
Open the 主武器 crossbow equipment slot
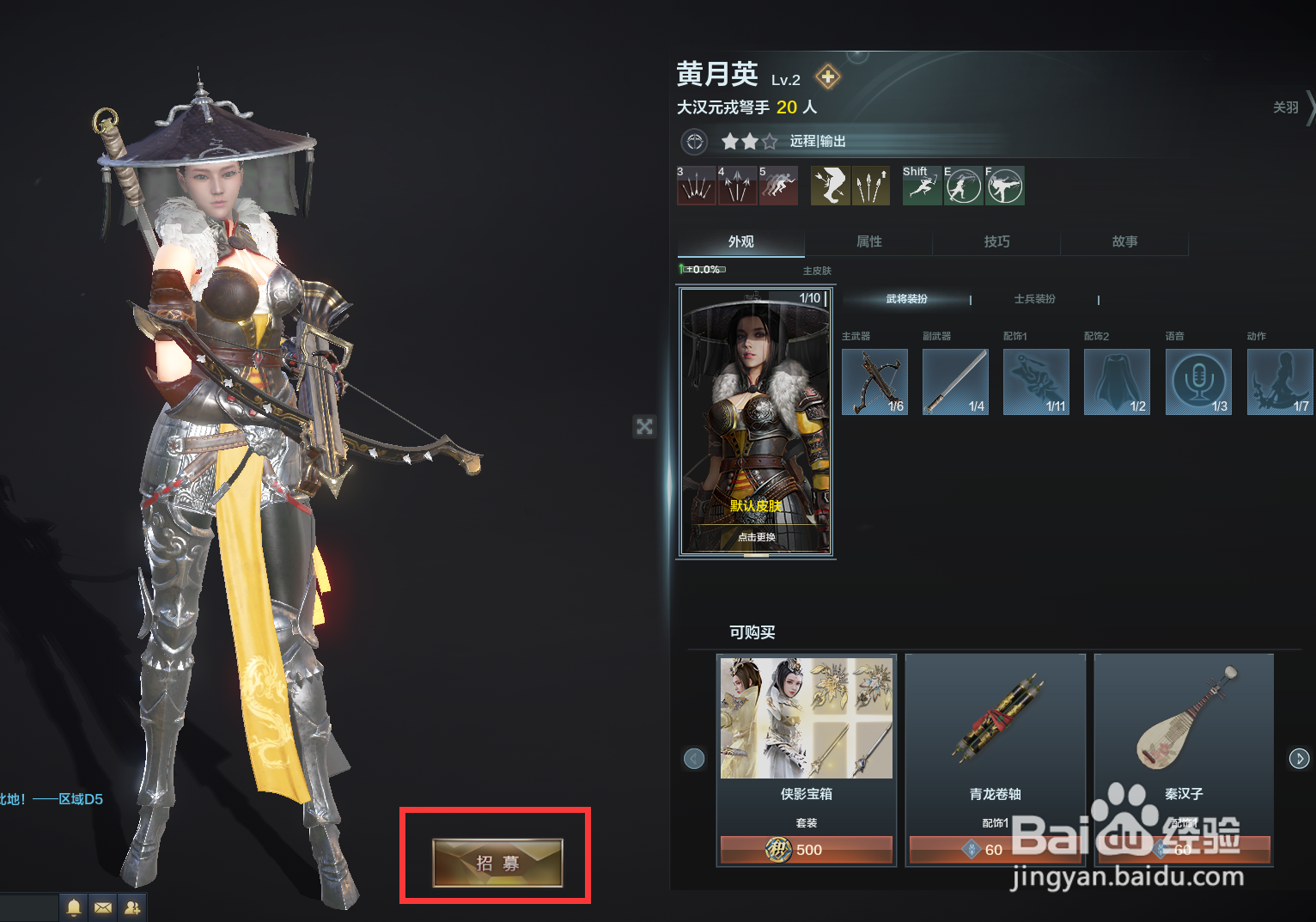point(874,381)
